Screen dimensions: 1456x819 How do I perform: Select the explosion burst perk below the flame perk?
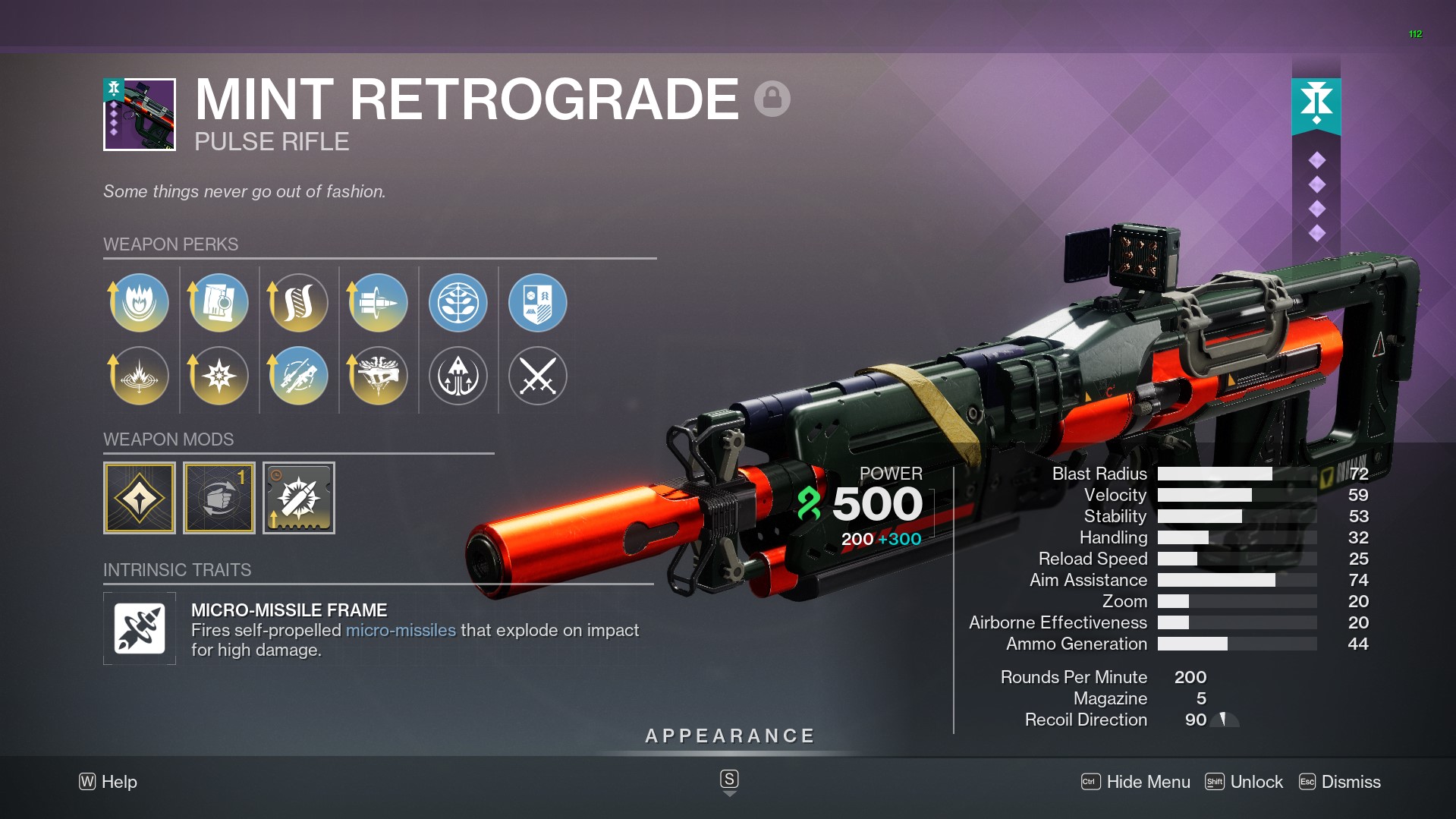[140, 376]
